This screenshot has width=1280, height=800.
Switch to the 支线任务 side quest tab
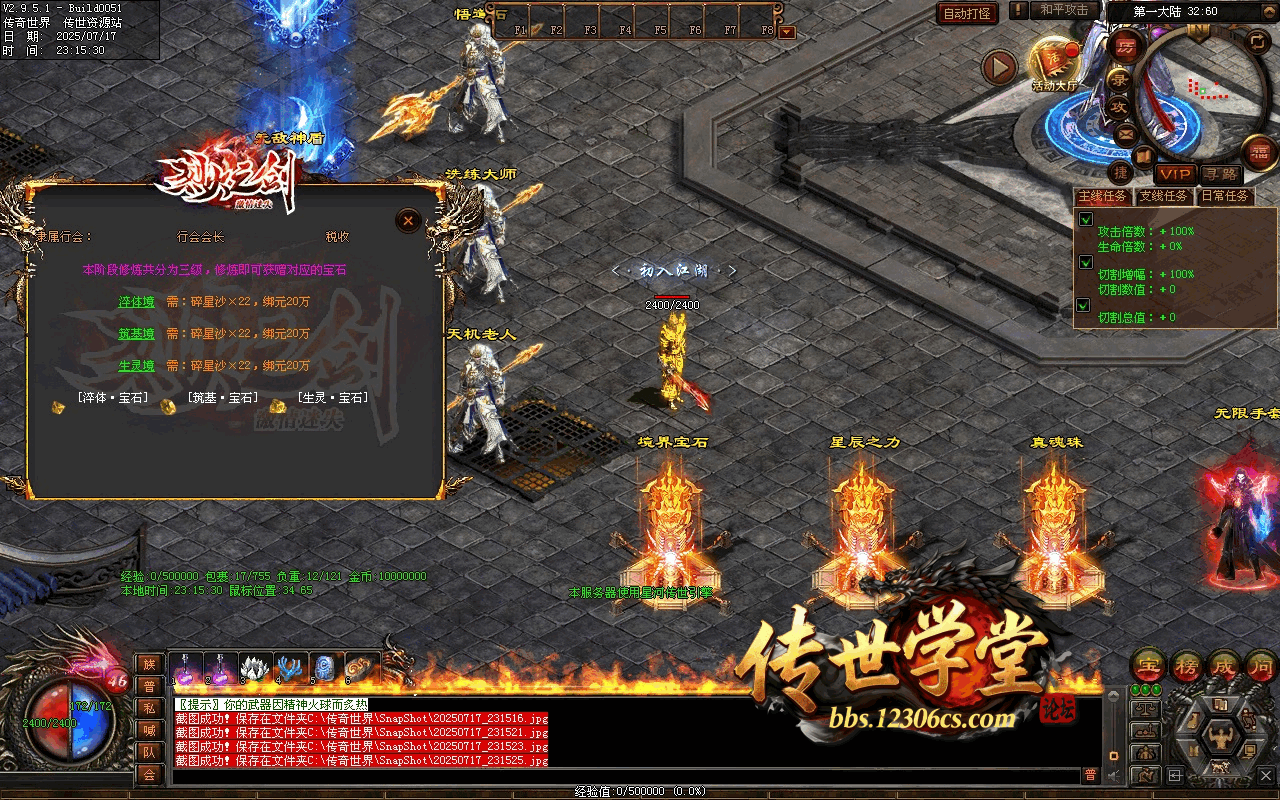pyautogui.click(x=1163, y=196)
